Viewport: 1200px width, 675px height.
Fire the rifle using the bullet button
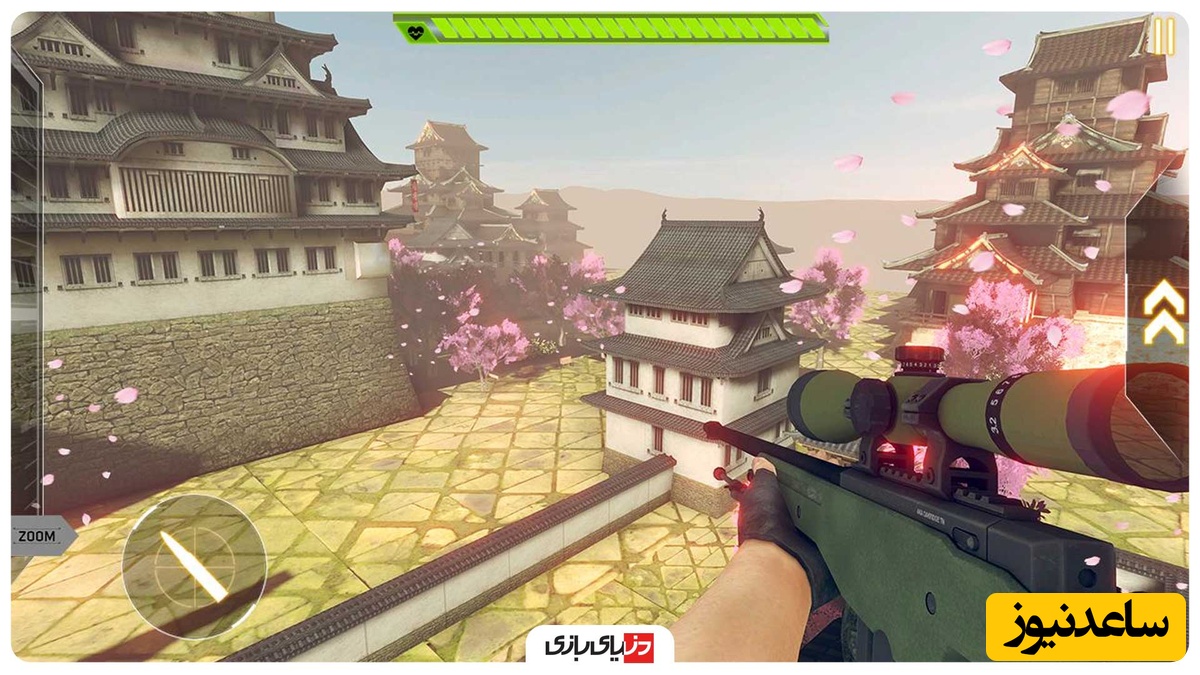coord(194,567)
